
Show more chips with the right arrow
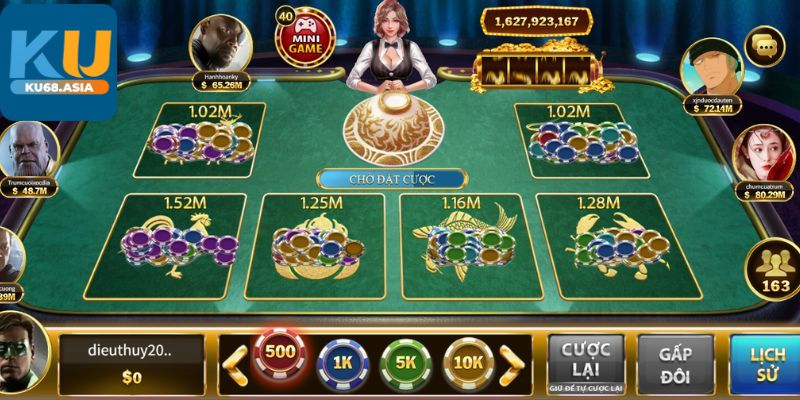tap(512, 362)
